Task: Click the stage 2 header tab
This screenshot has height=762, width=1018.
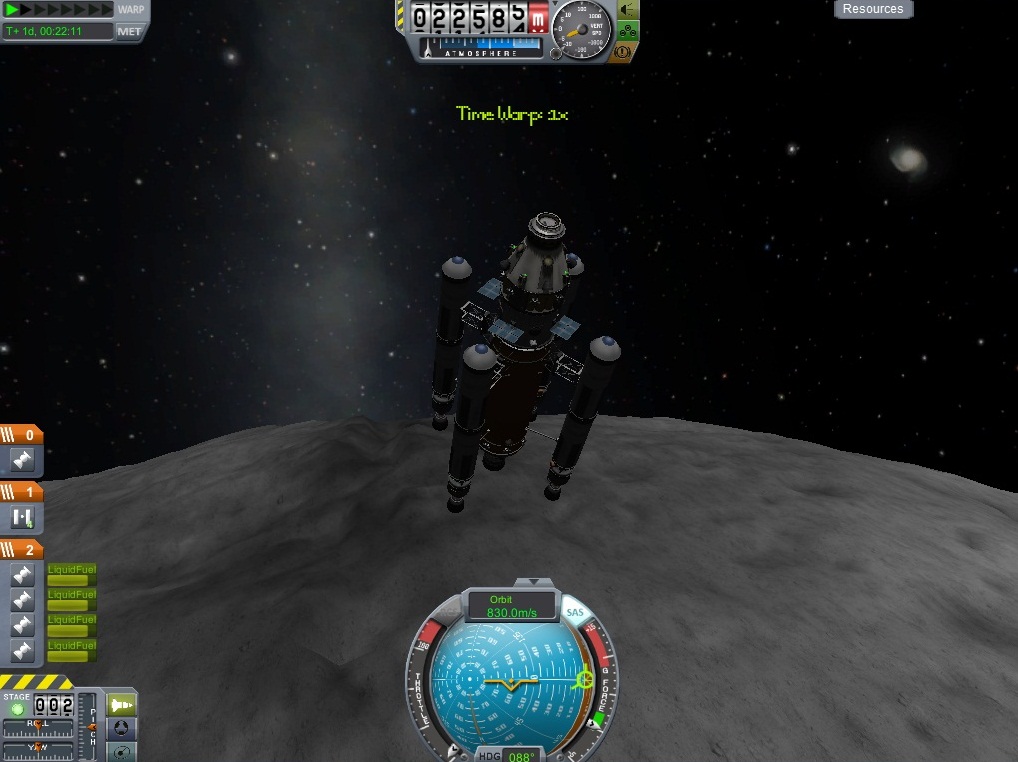Action: pyautogui.click(x=22, y=550)
